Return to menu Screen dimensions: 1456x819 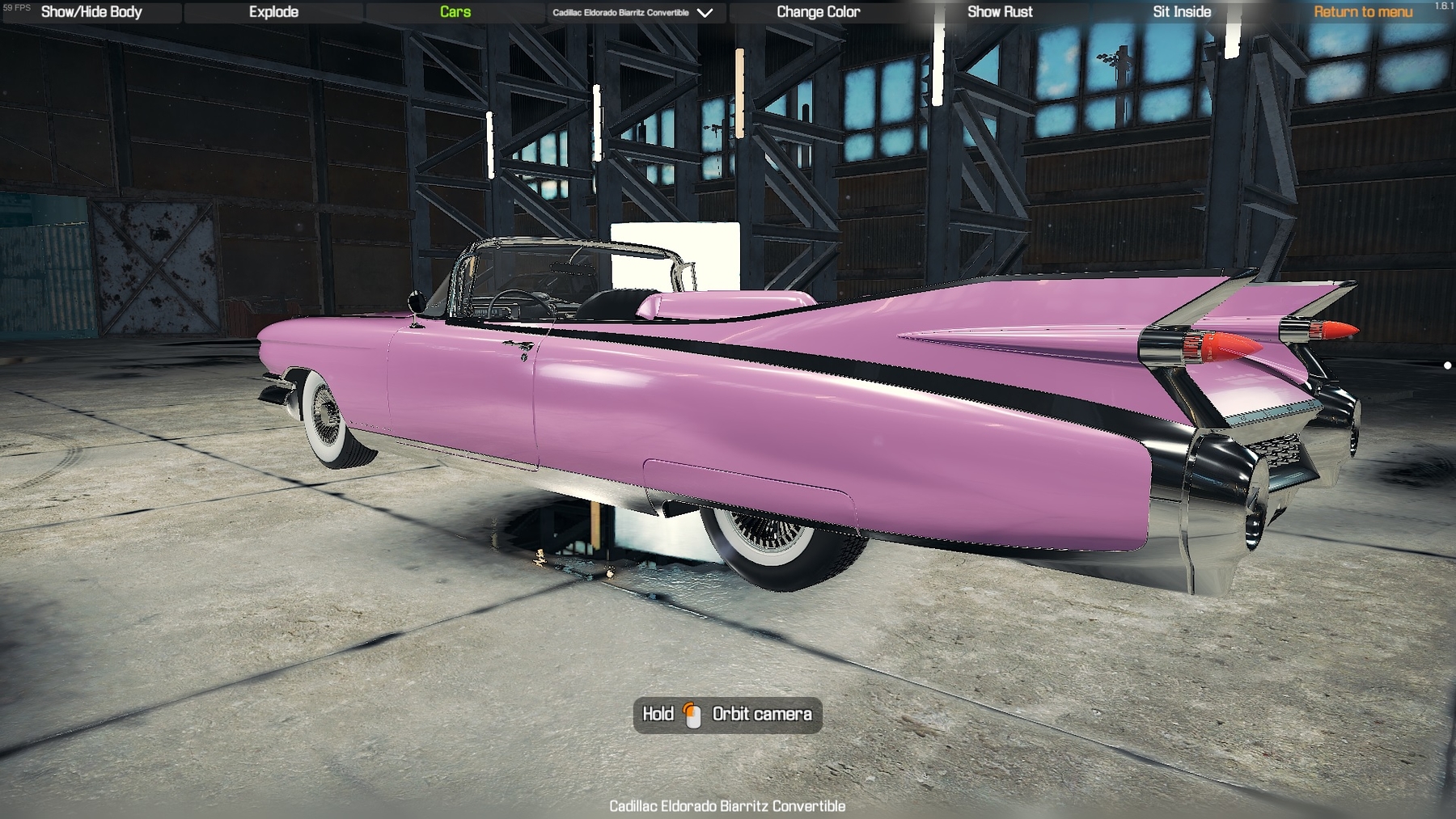click(x=1363, y=12)
